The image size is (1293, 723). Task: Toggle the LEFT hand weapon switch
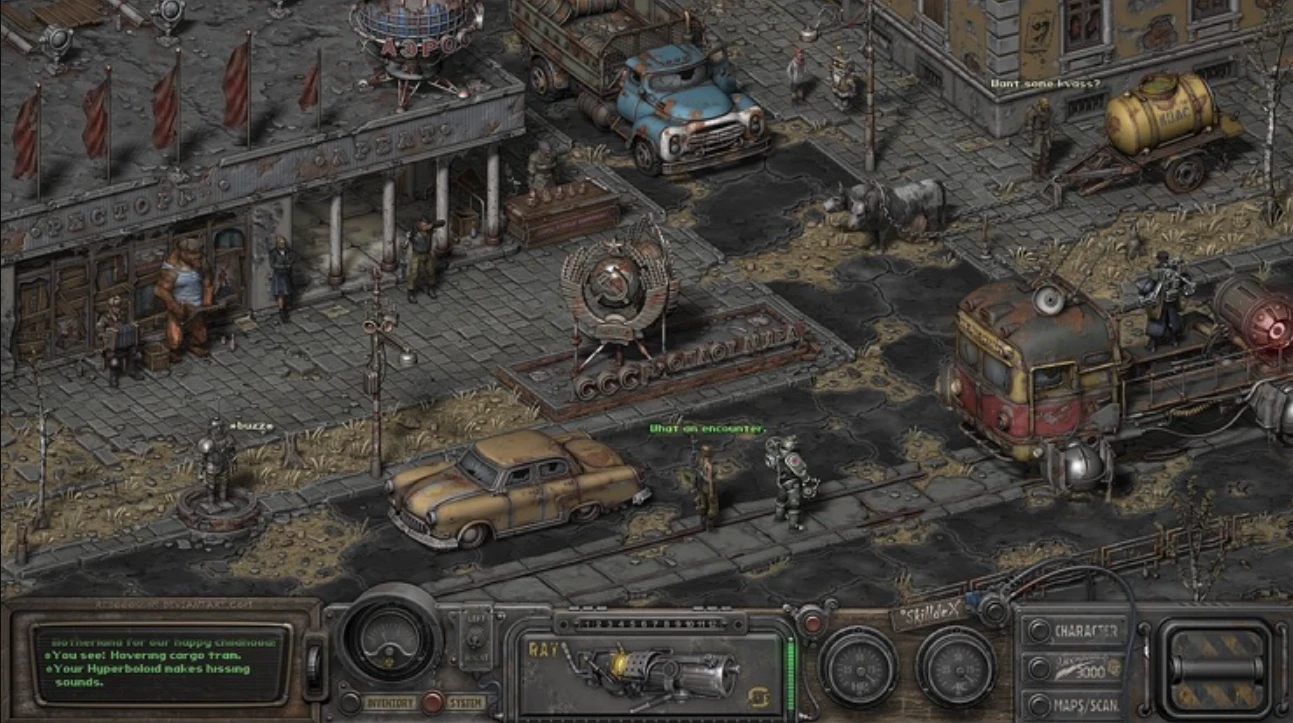pos(476,637)
